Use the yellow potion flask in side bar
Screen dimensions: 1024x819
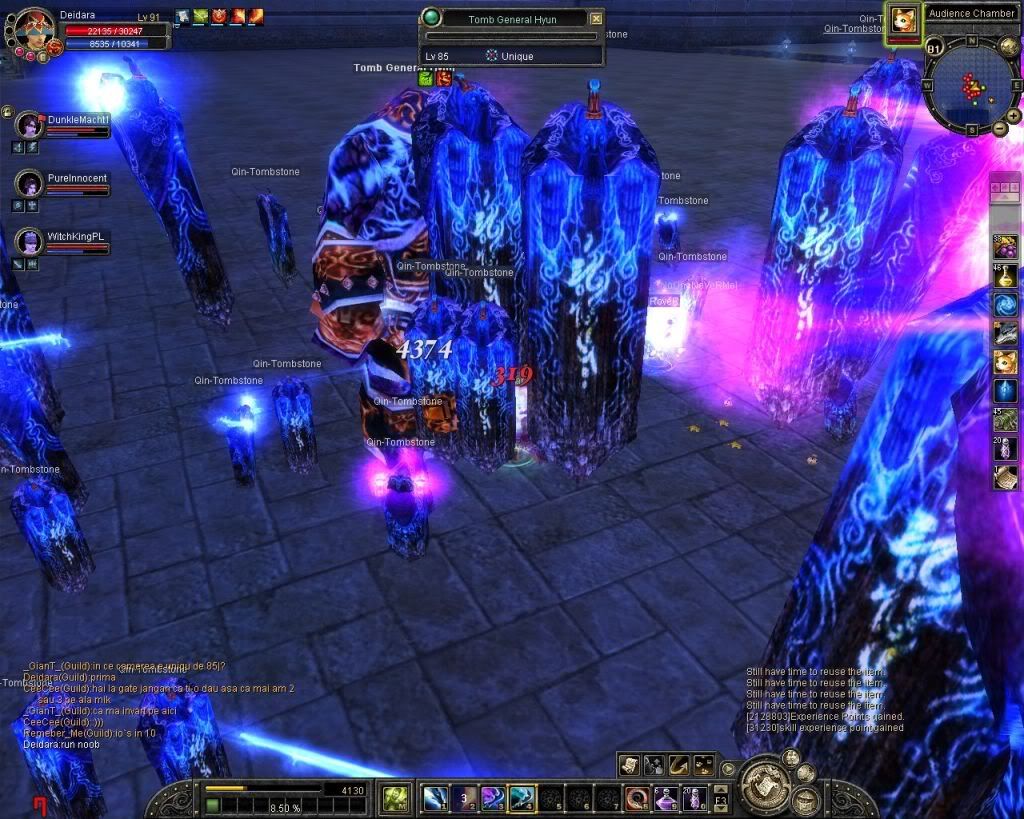click(x=1005, y=275)
